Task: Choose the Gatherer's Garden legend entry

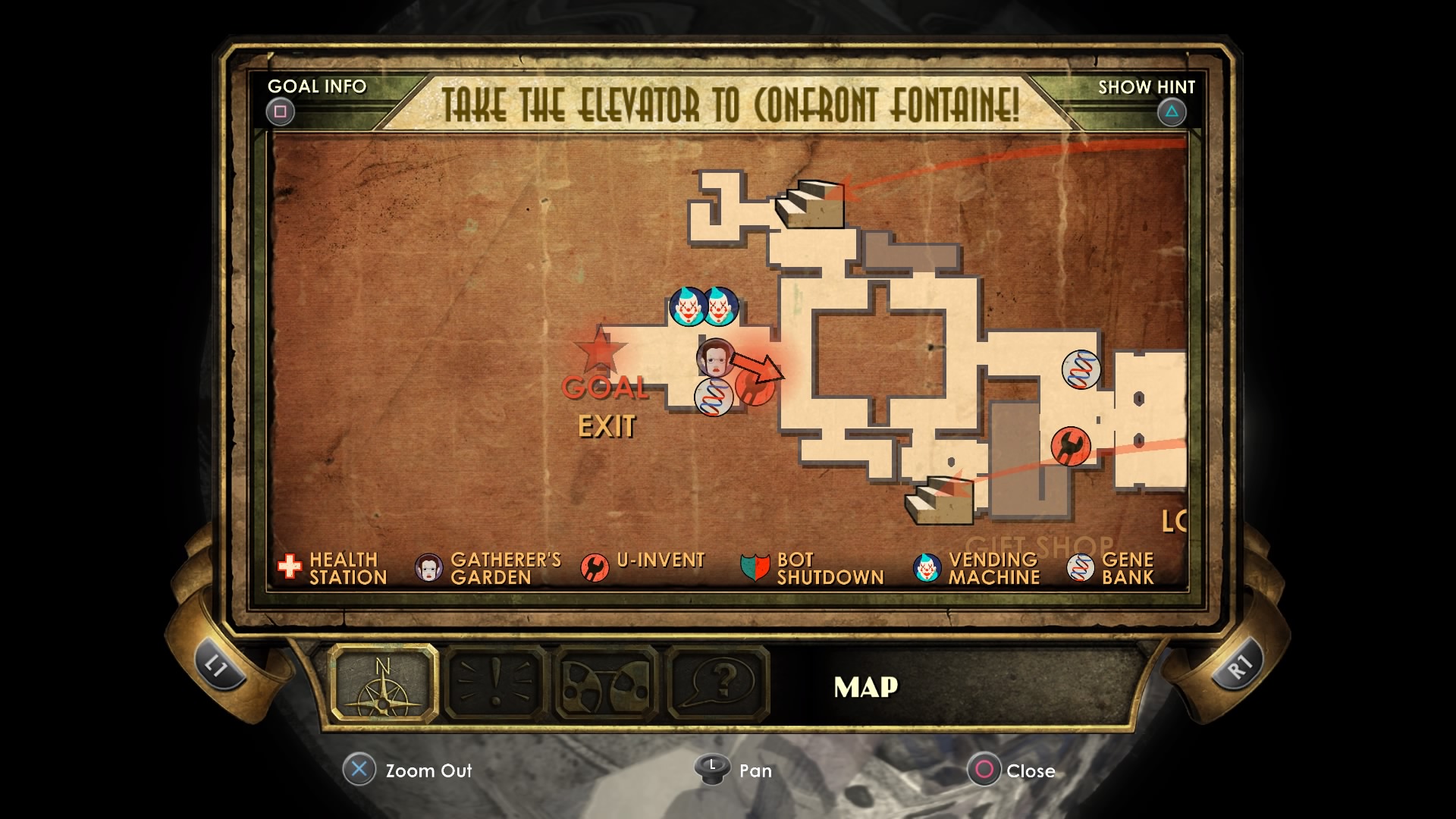Action: coord(488,568)
